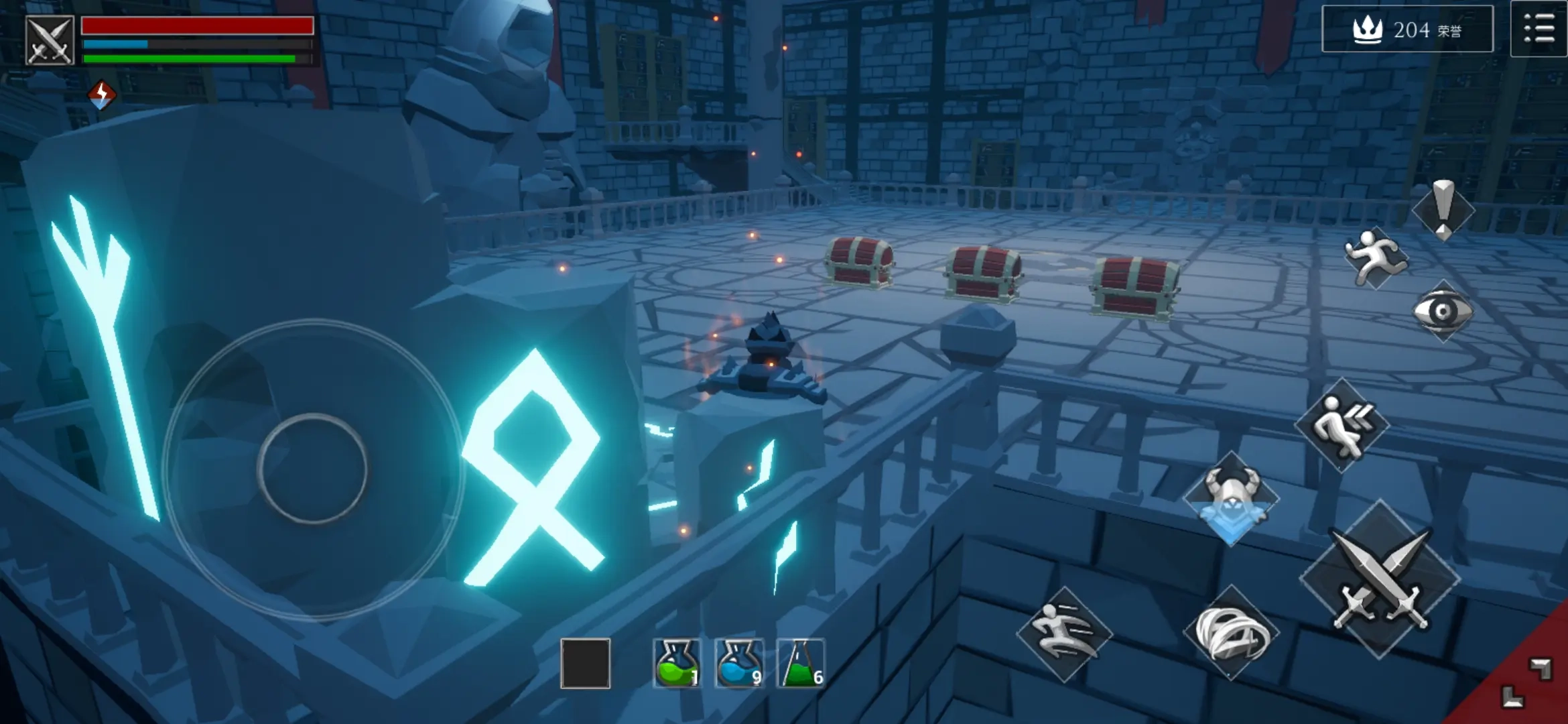Tap the lightning bolt status icon
1568x724 pixels.
point(102,94)
